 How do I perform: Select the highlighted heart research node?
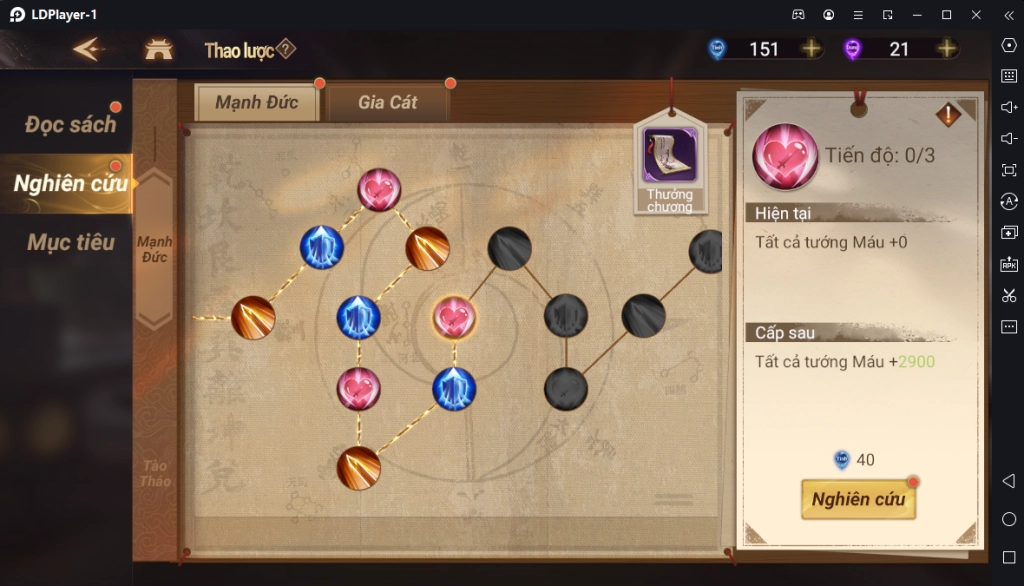(454, 318)
